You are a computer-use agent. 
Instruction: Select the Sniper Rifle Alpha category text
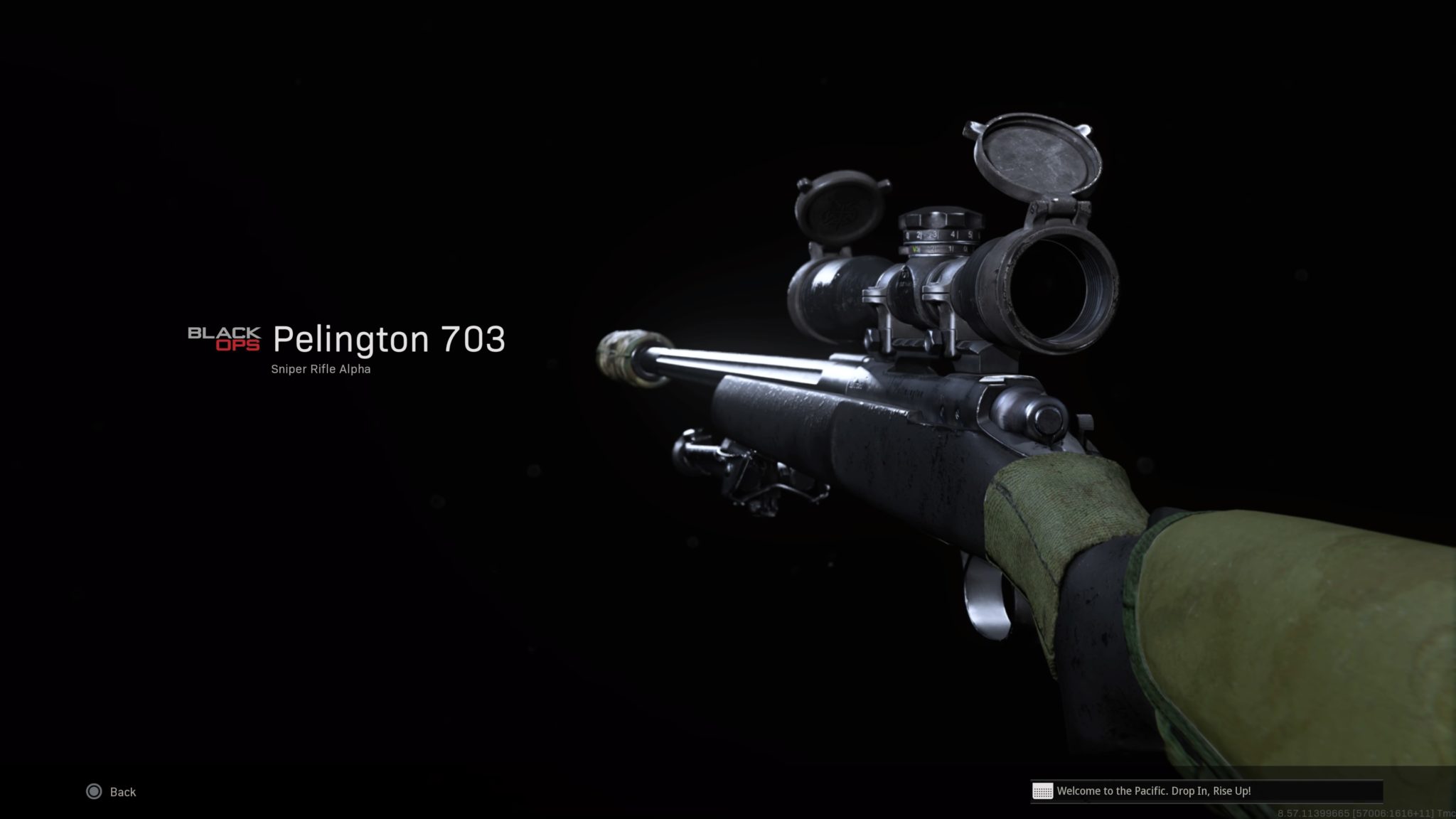point(321,369)
